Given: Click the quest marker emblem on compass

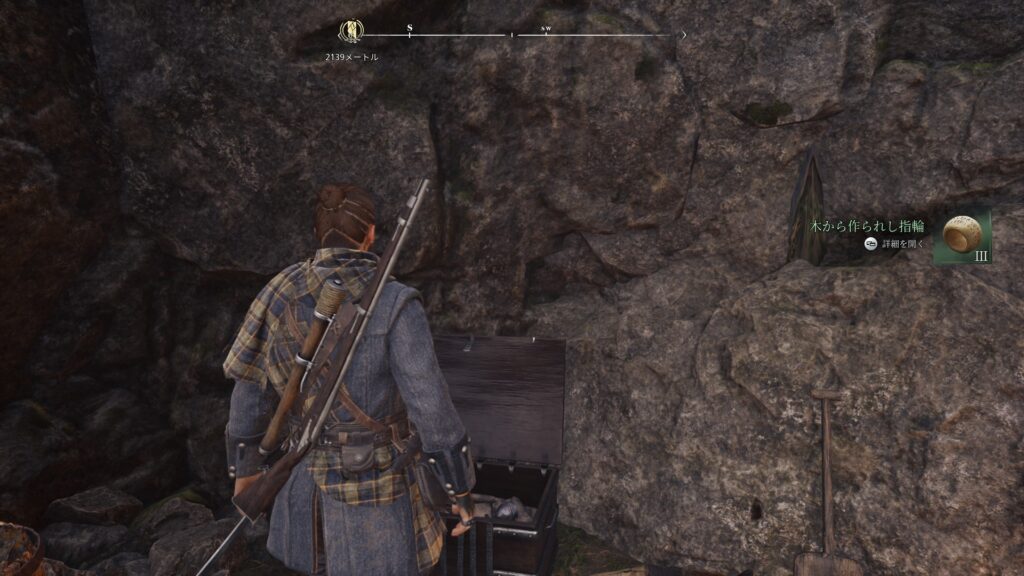Looking at the screenshot, I should [x=351, y=32].
